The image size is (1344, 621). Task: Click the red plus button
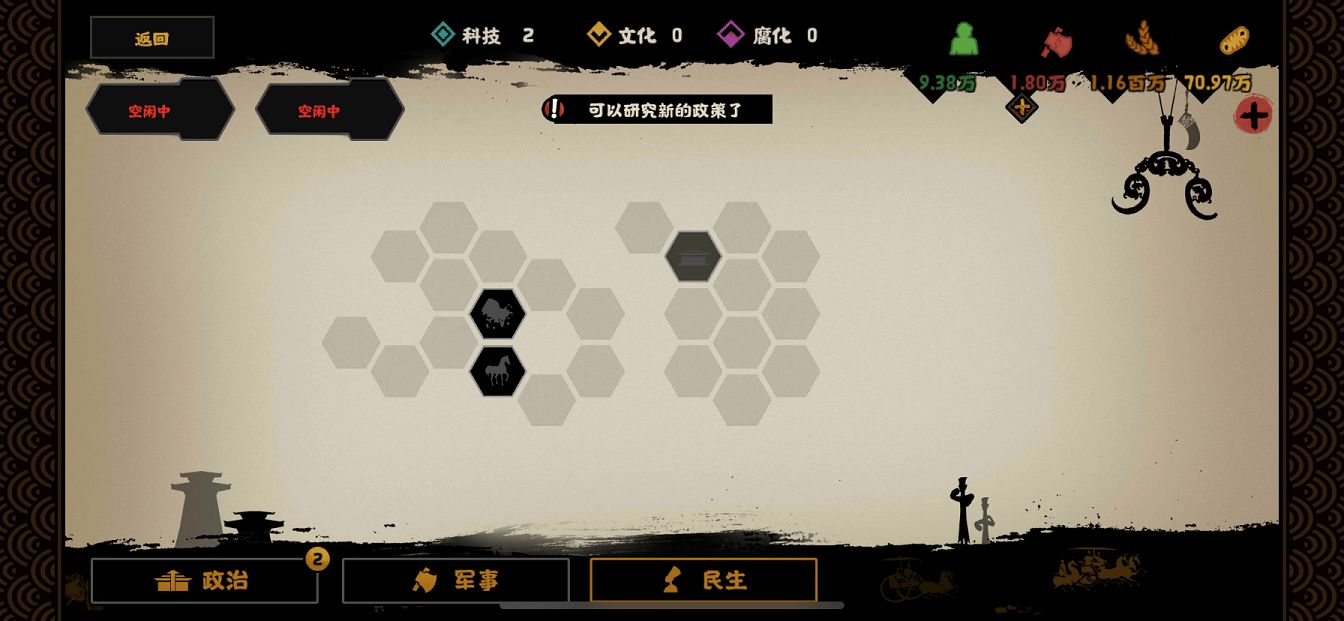tap(1253, 115)
